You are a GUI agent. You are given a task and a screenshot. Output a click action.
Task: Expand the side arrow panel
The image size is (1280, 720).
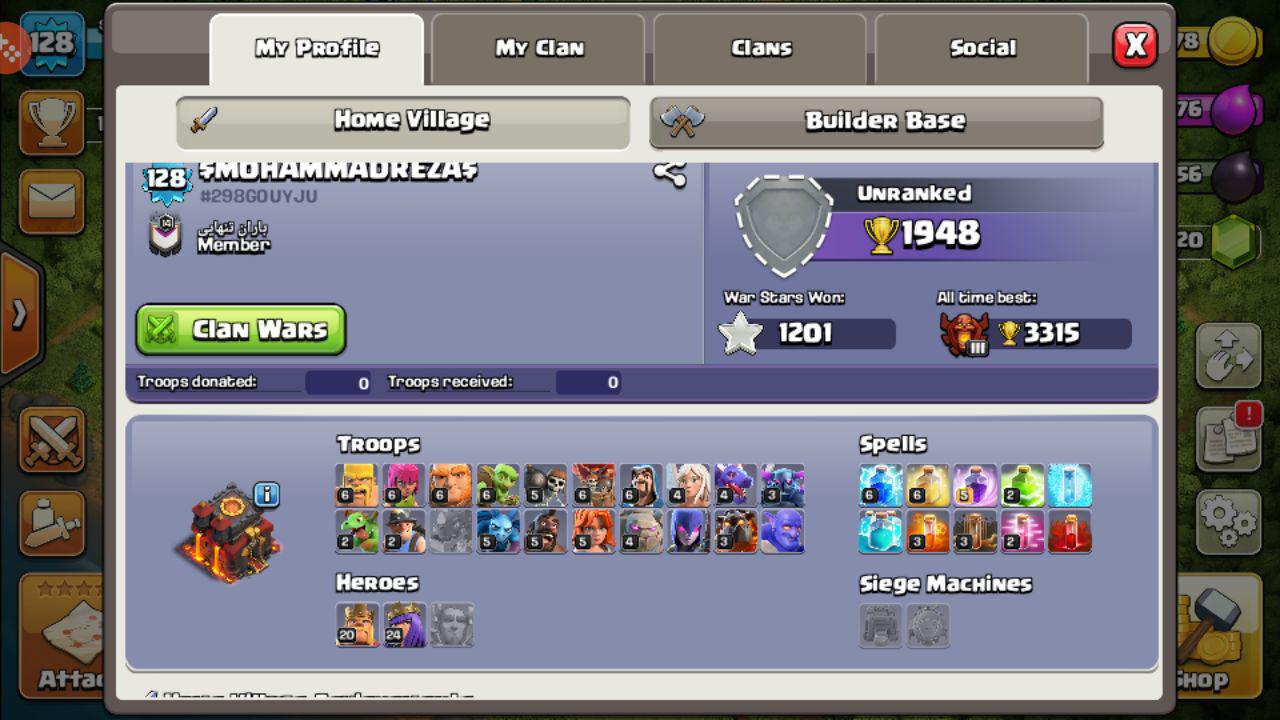(20, 315)
